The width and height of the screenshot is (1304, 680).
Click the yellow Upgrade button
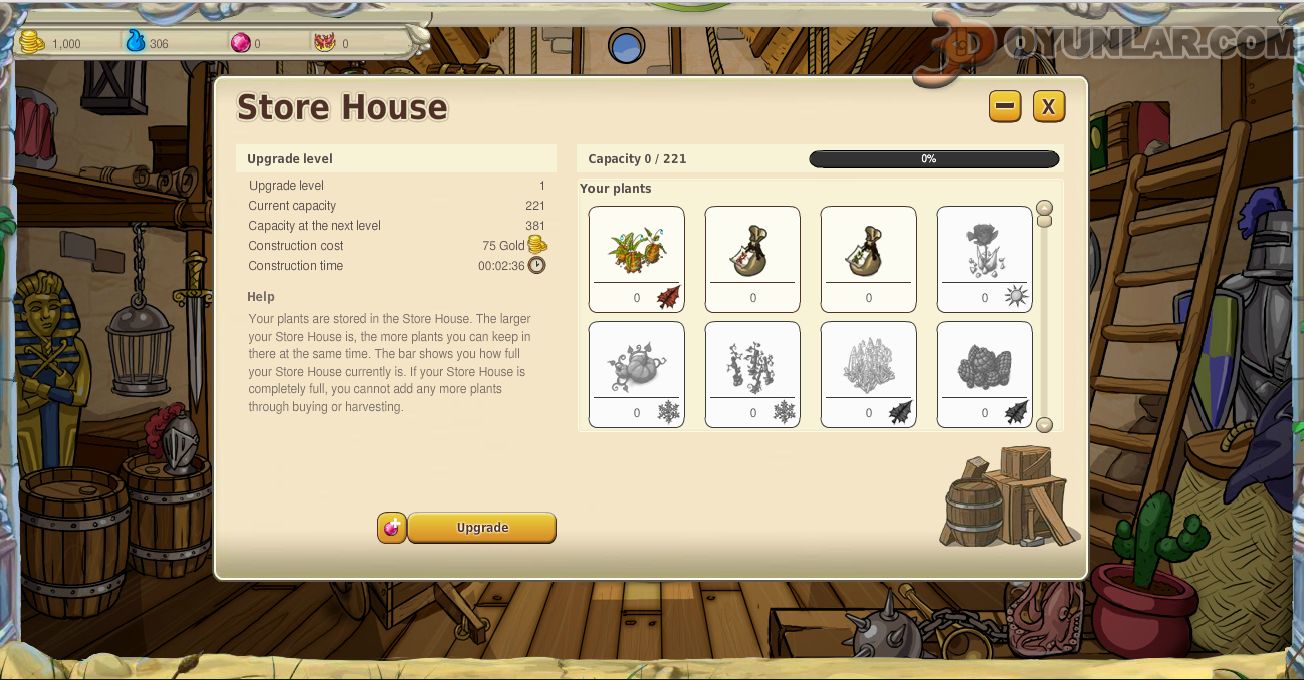coord(482,528)
